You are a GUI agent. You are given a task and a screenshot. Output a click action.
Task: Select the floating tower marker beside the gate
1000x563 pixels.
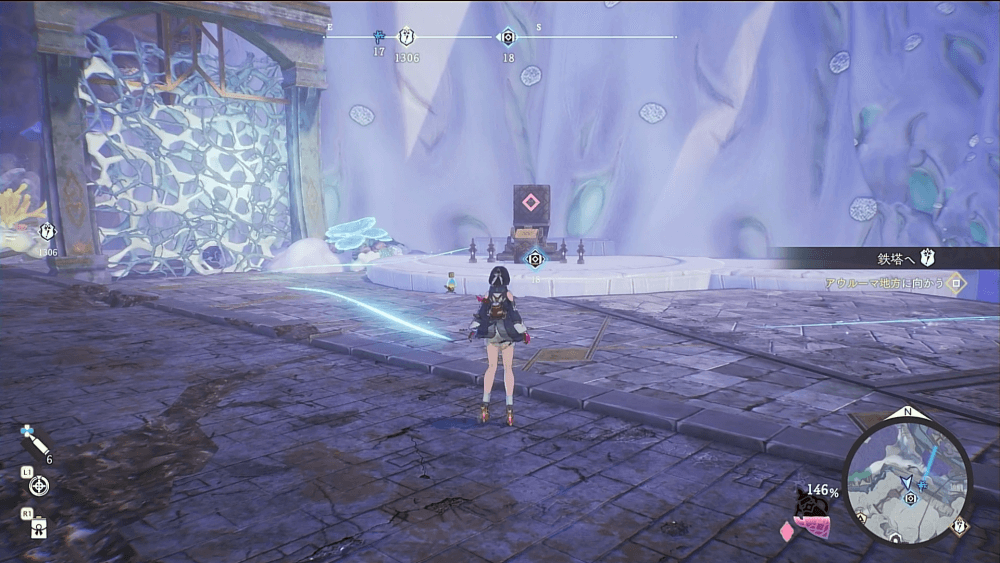[x=47, y=232]
